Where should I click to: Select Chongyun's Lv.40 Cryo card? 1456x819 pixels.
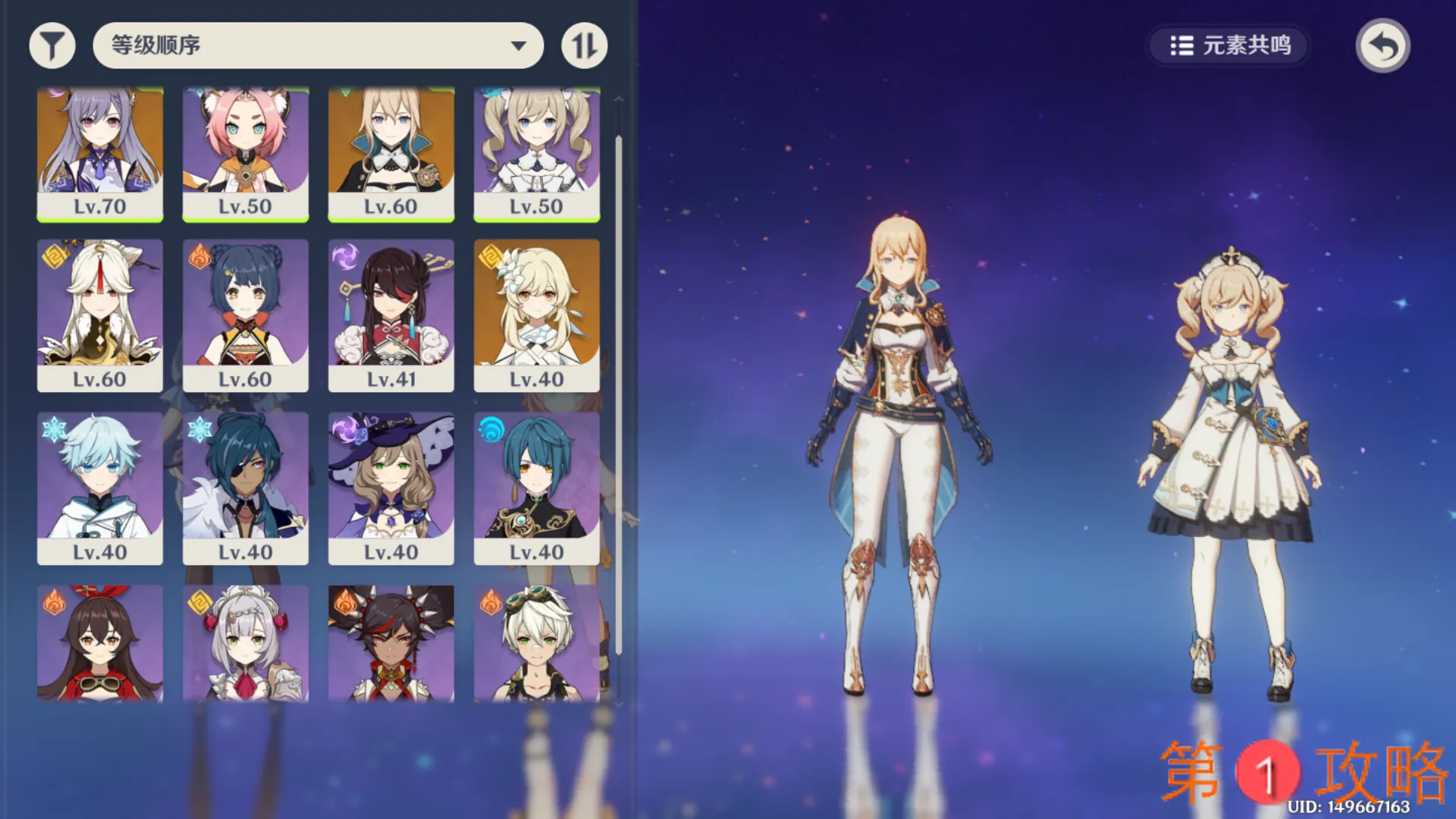(100, 488)
